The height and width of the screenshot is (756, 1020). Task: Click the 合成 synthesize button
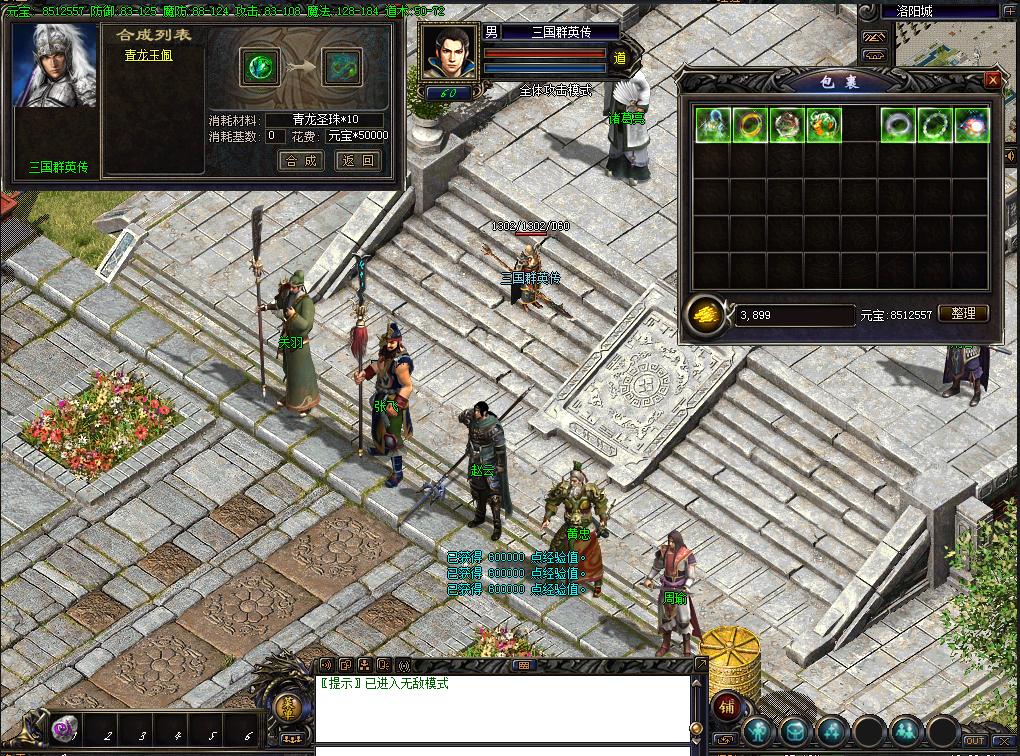(300, 160)
